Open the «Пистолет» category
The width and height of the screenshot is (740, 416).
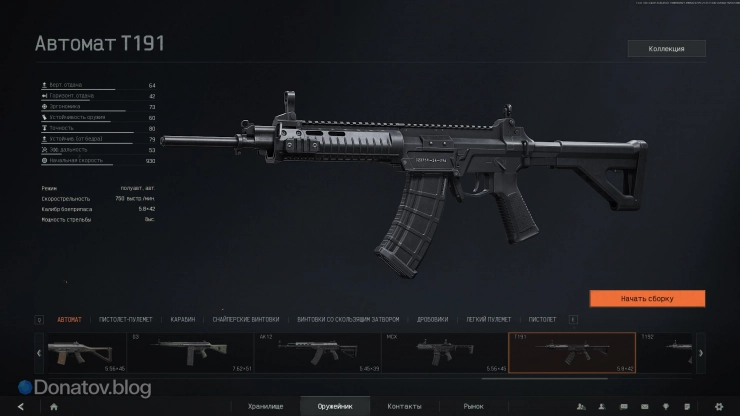tap(542, 319)
